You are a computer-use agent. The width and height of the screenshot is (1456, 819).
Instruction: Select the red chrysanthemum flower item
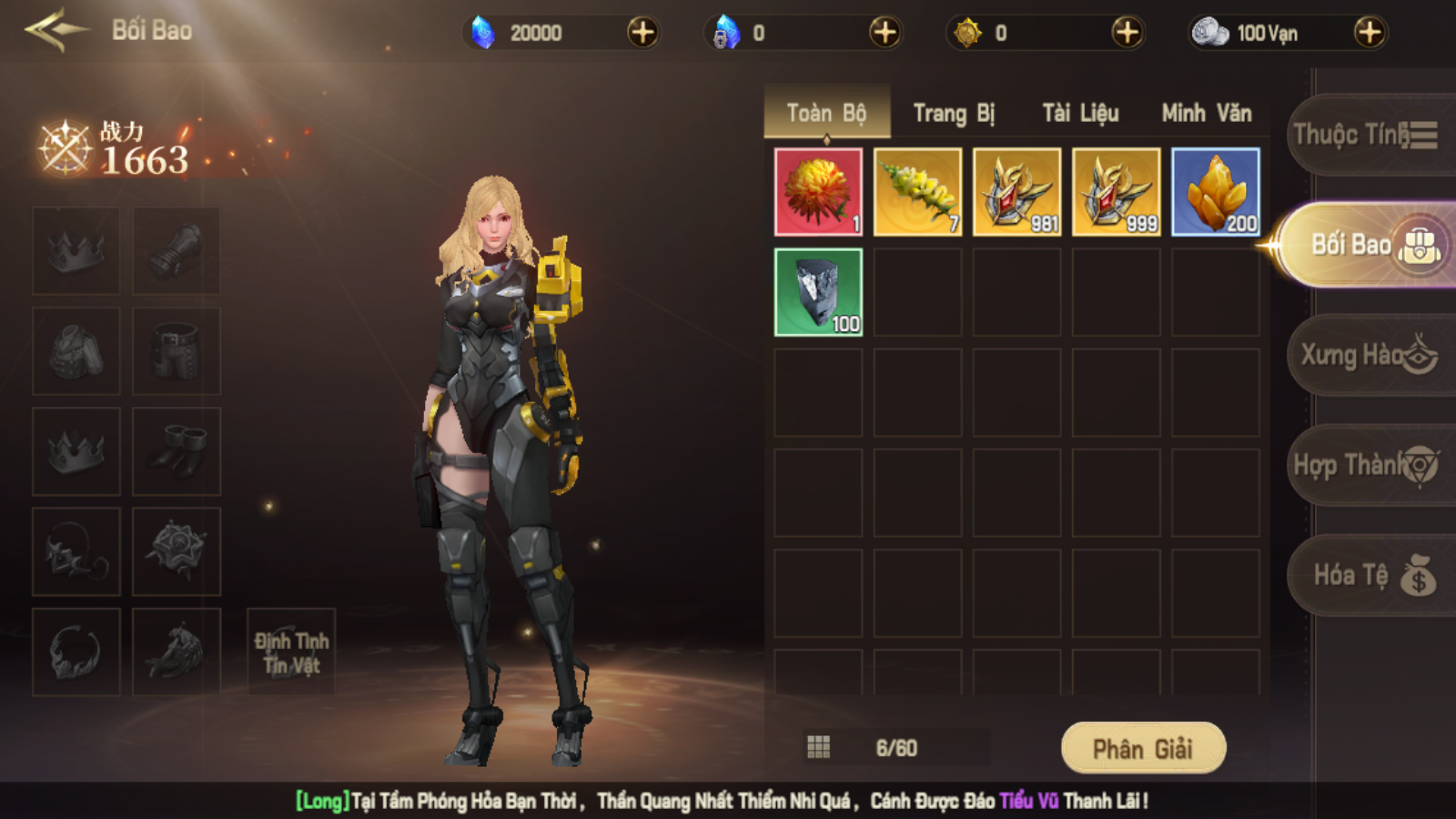pos(818,192)
